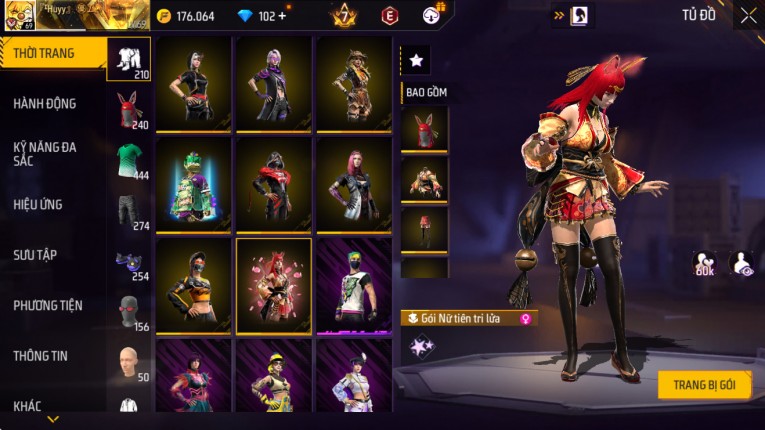The width and height of the screenshot is (765, 430).
Task: Toggle the star favorite button
Action: pyautogui.click(x=416, y=61)
